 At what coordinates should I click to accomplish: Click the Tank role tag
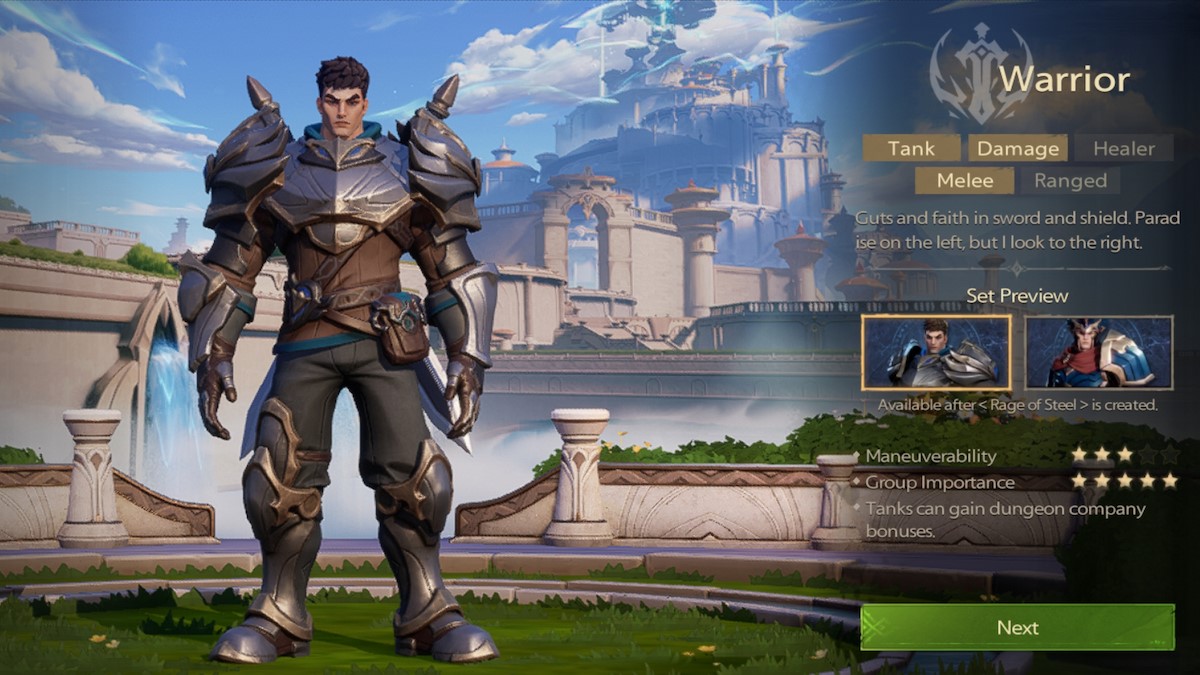coord(911,148)
